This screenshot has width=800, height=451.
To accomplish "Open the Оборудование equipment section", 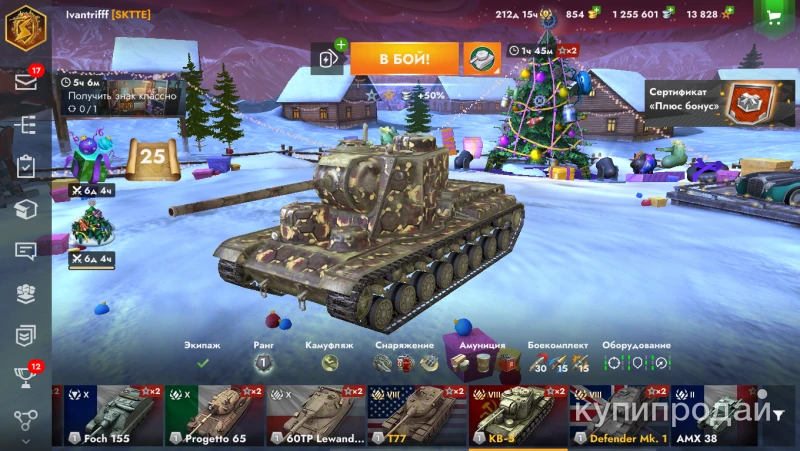I will [x=636, y=363].
